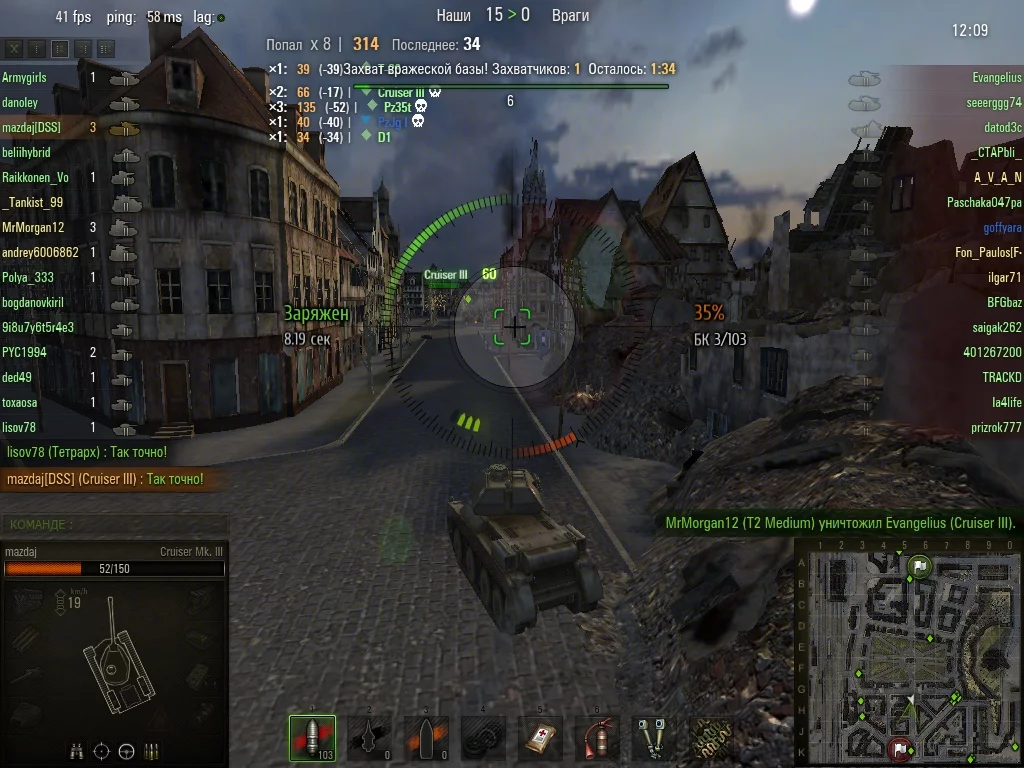Viewport: 1024px width, 768px height.
Task: Use the first aid kit consumable
Action: click(543, 739)
